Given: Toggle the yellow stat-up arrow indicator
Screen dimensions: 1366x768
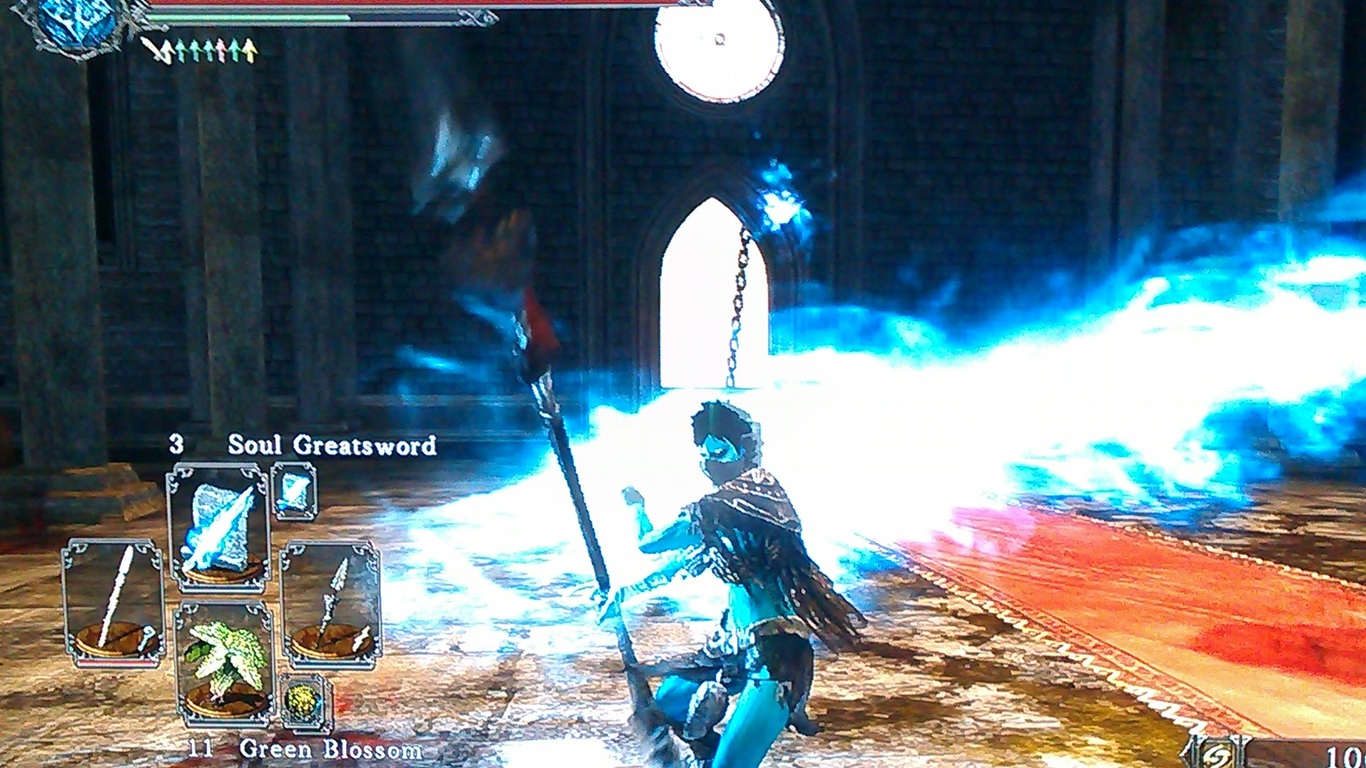Looking at the screenshot, I should click(248, 48).
